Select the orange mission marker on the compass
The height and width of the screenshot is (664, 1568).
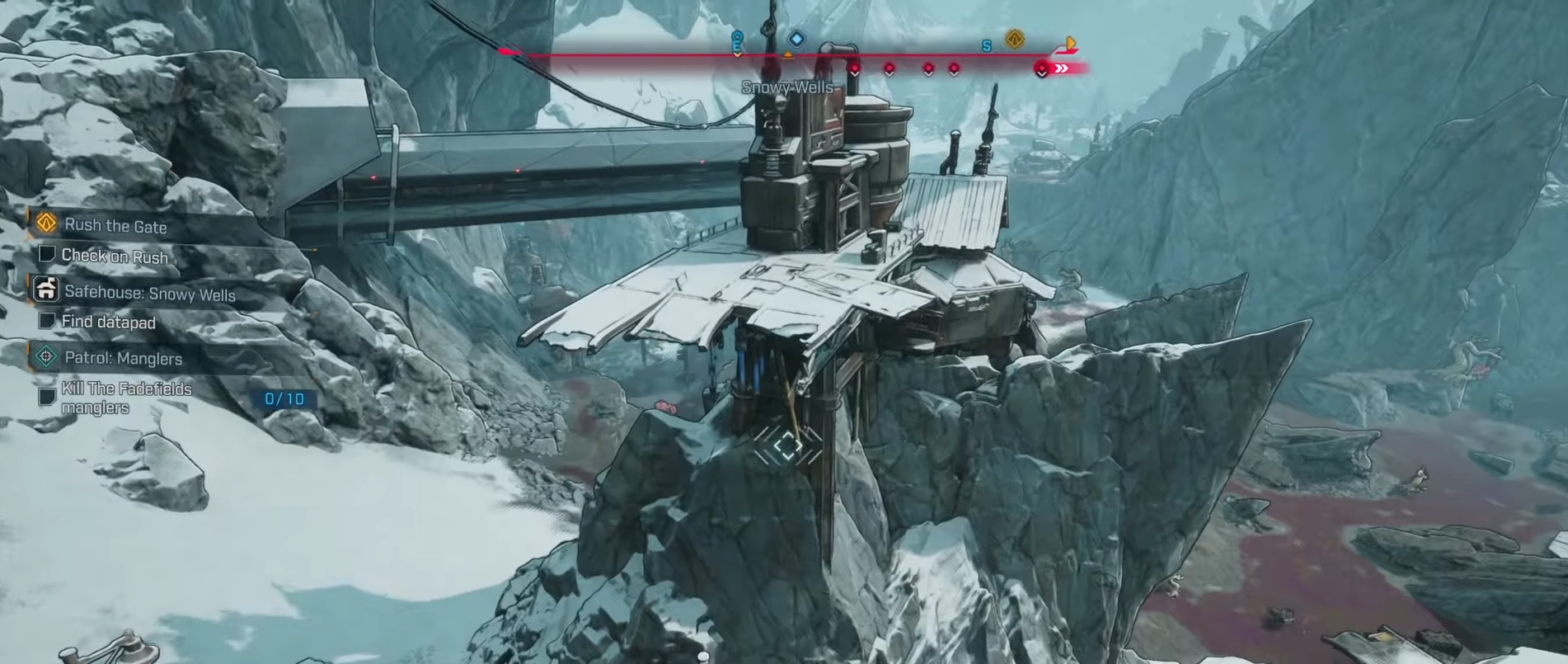(x=1015, y=39)
